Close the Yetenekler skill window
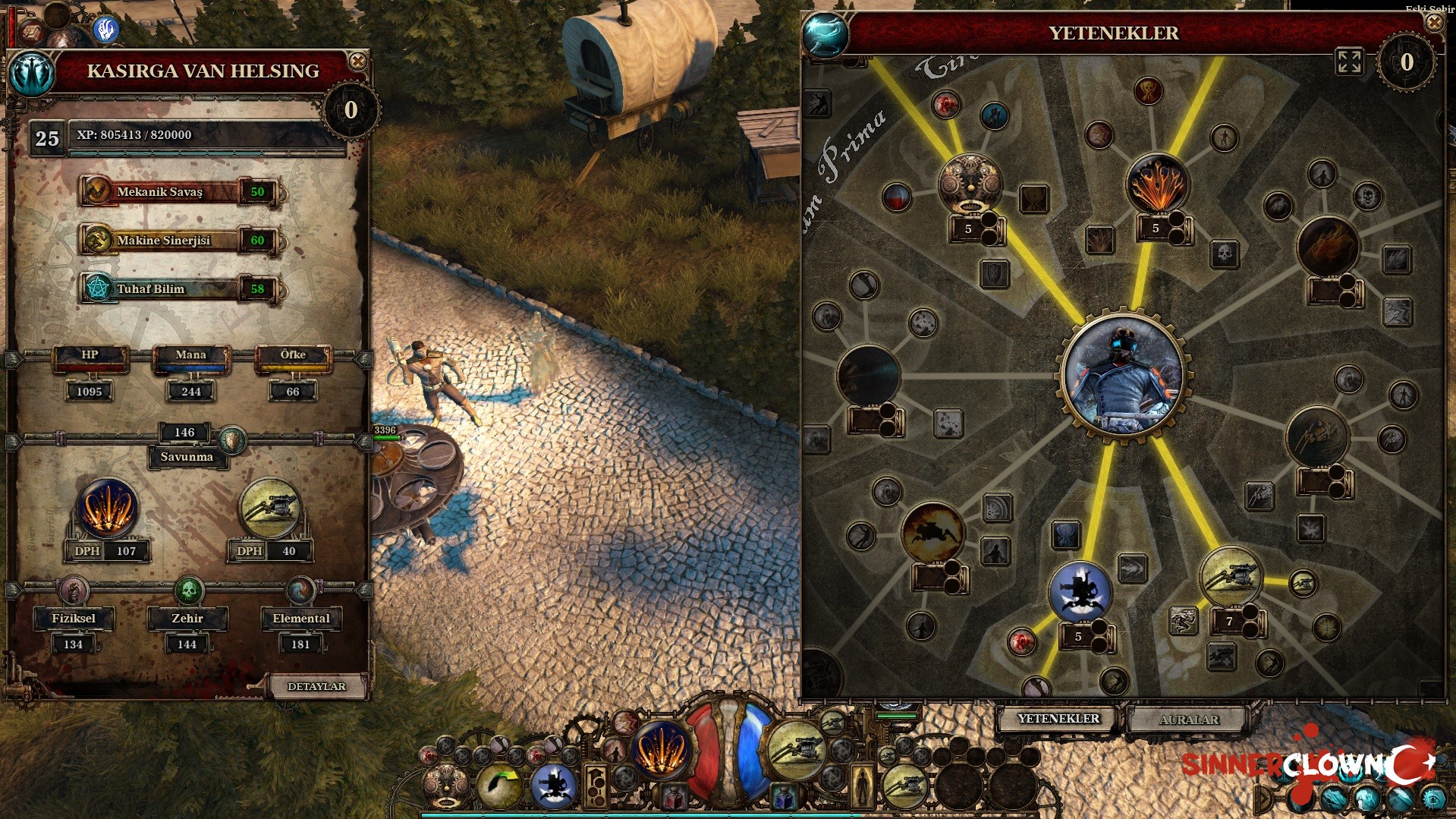The height and width of the screenshot is (819, 1456). (1434, 23)
